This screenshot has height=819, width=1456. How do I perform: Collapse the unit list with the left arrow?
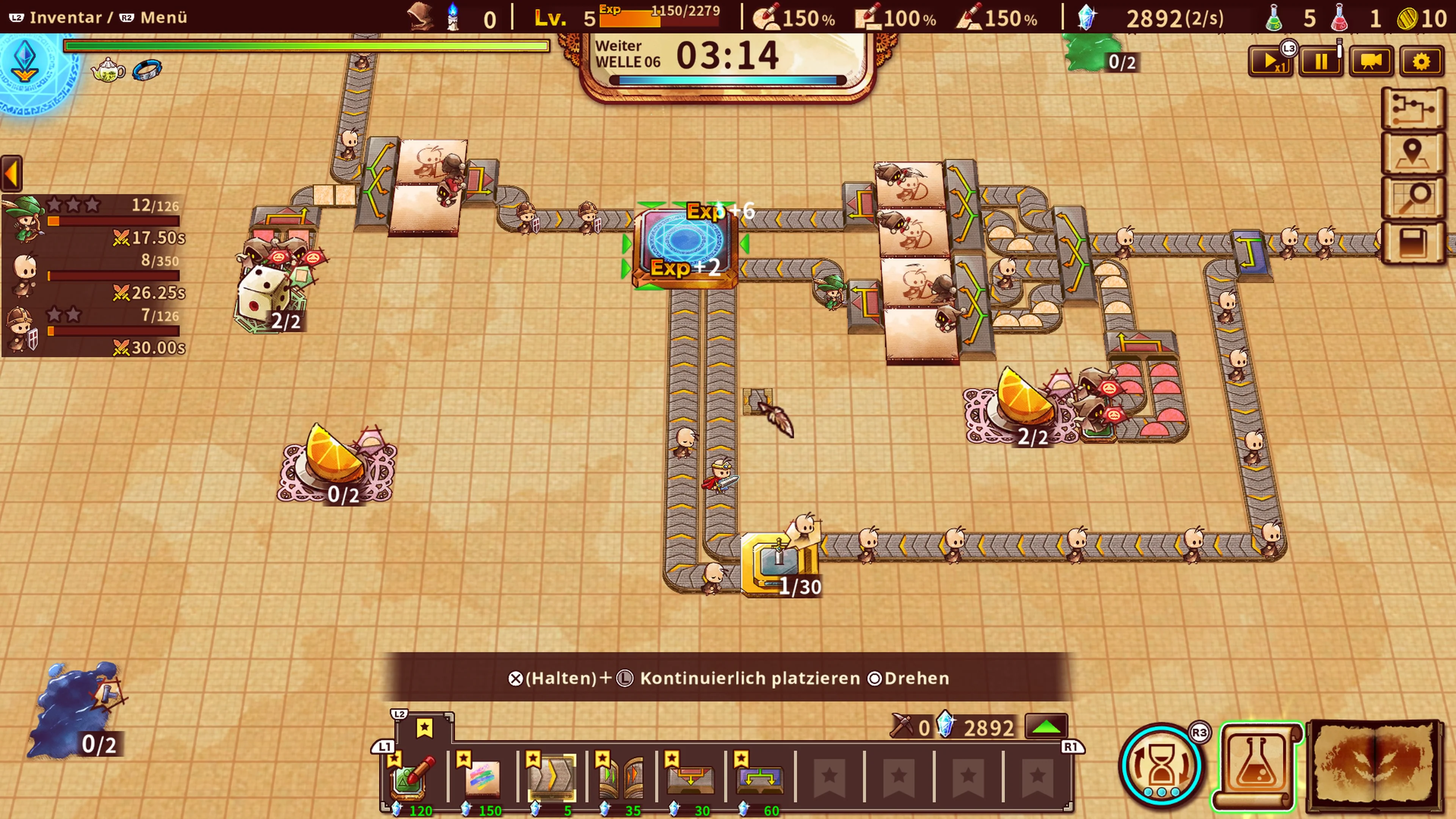11,174
